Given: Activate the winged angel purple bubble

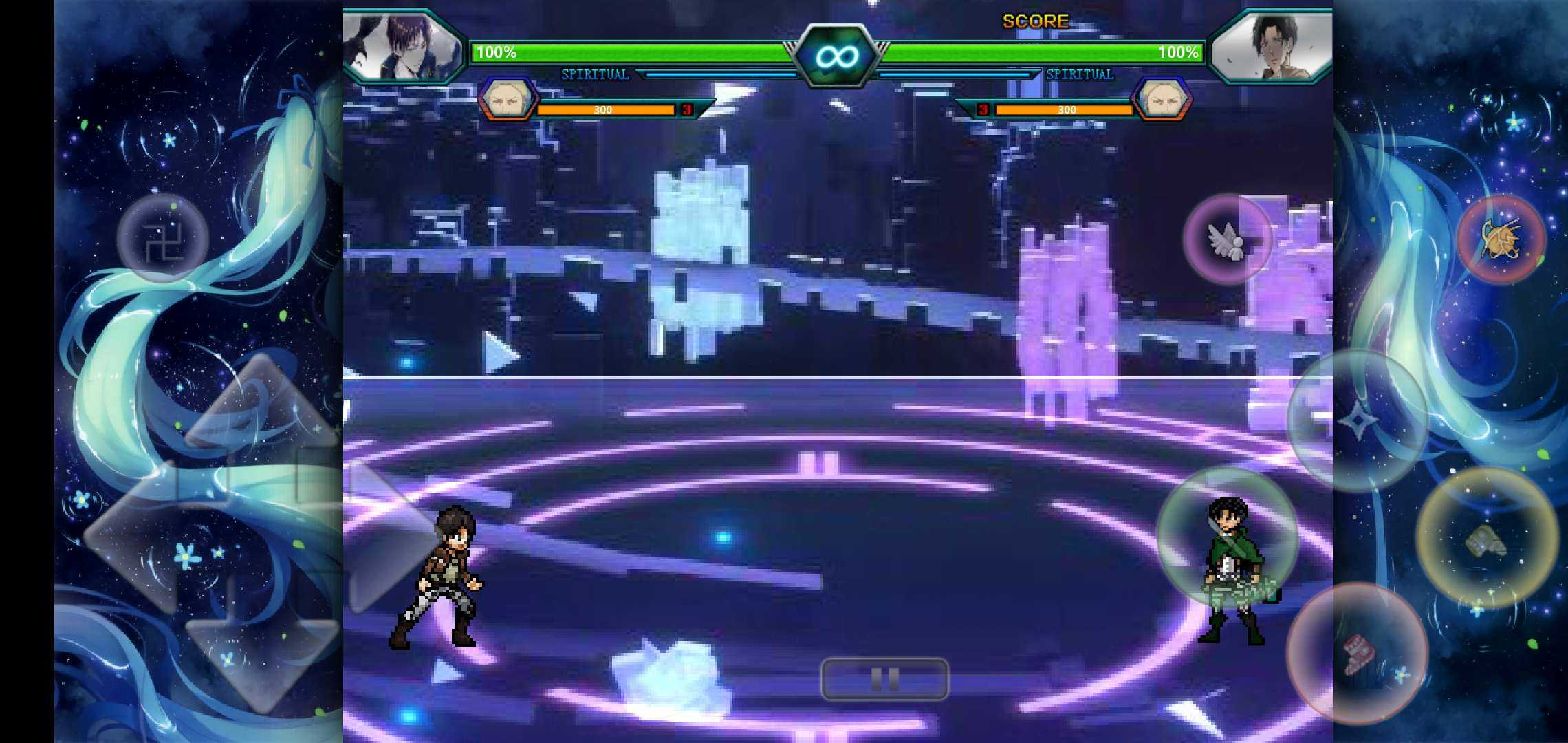Looking at the screenshot, I should tap(1228, 239).
